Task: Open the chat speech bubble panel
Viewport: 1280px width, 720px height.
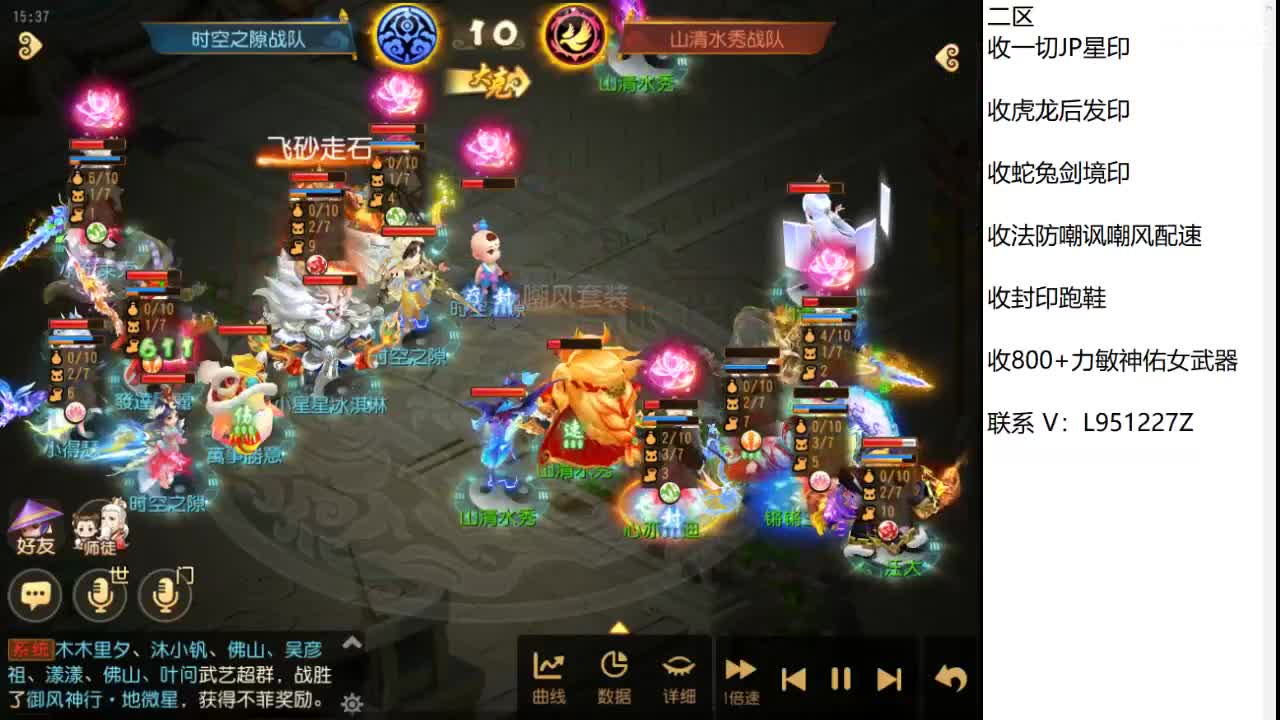Action: [x=35, y=594]
